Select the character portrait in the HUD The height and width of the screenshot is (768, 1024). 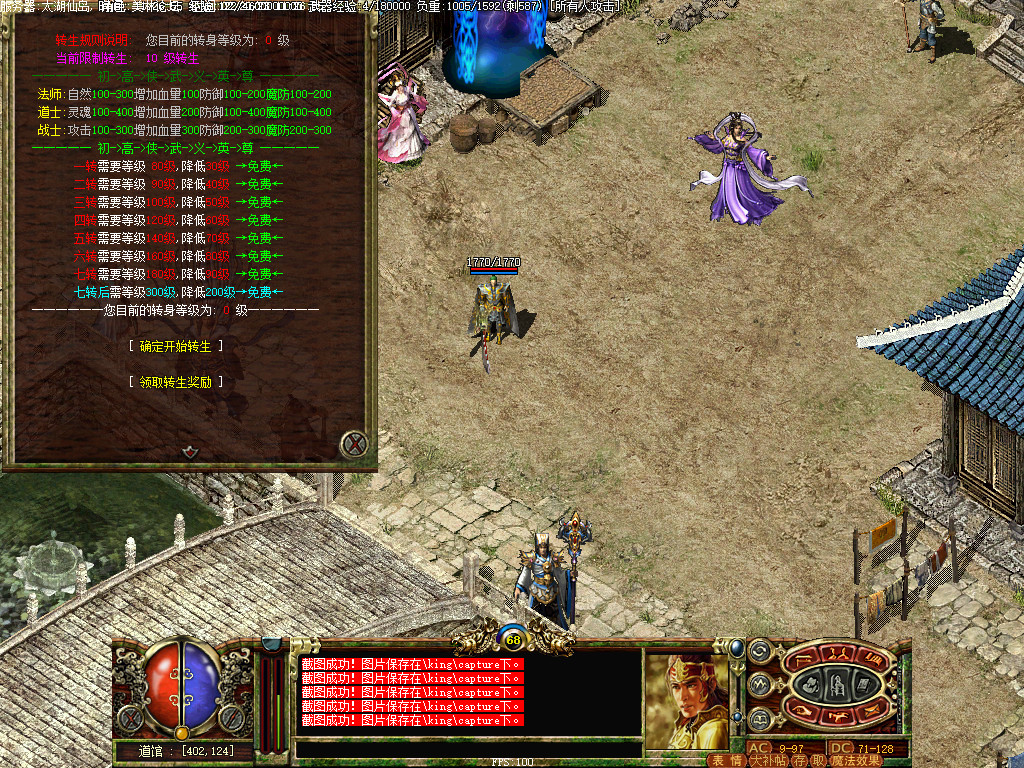(687, 700)
